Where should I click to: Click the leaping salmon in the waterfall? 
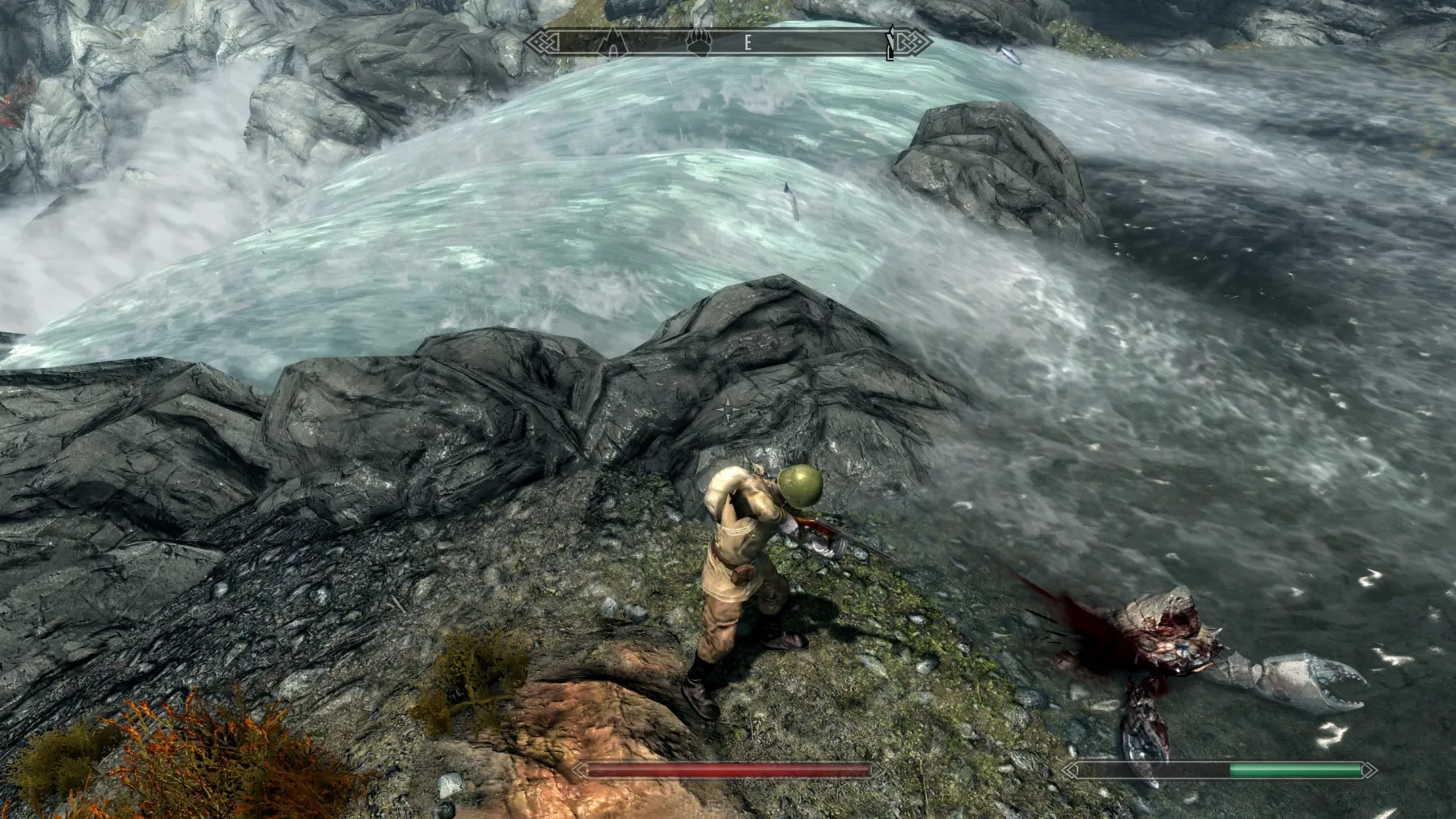click(789, 202)
